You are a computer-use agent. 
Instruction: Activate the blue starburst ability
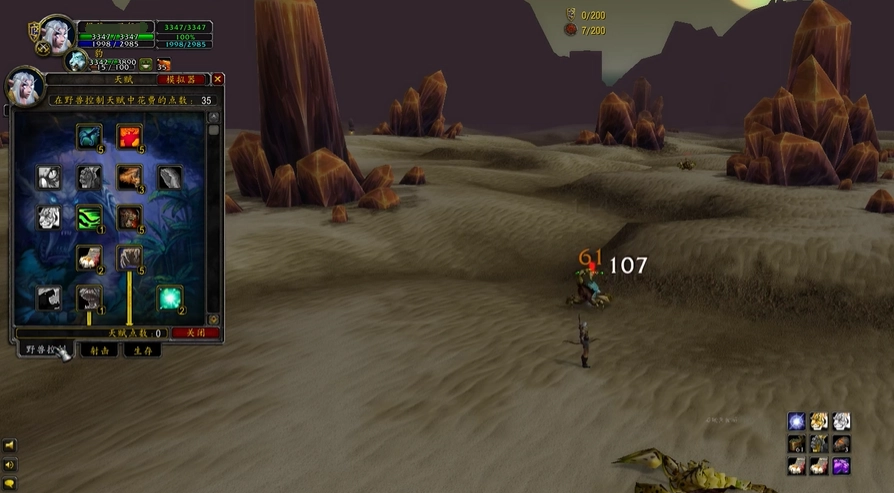[797, 421]
